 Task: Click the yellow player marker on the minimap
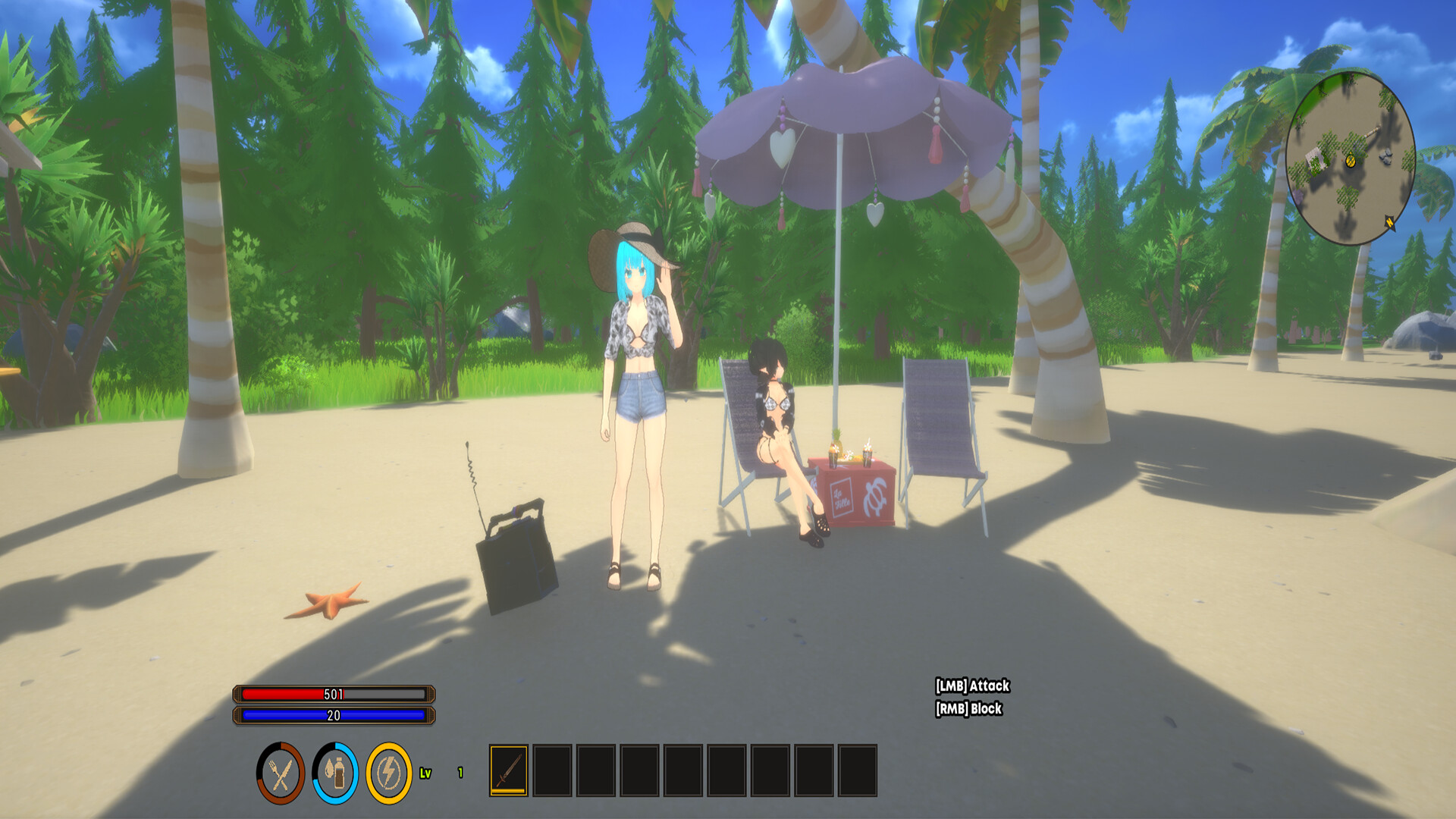tap(1349, 162)
